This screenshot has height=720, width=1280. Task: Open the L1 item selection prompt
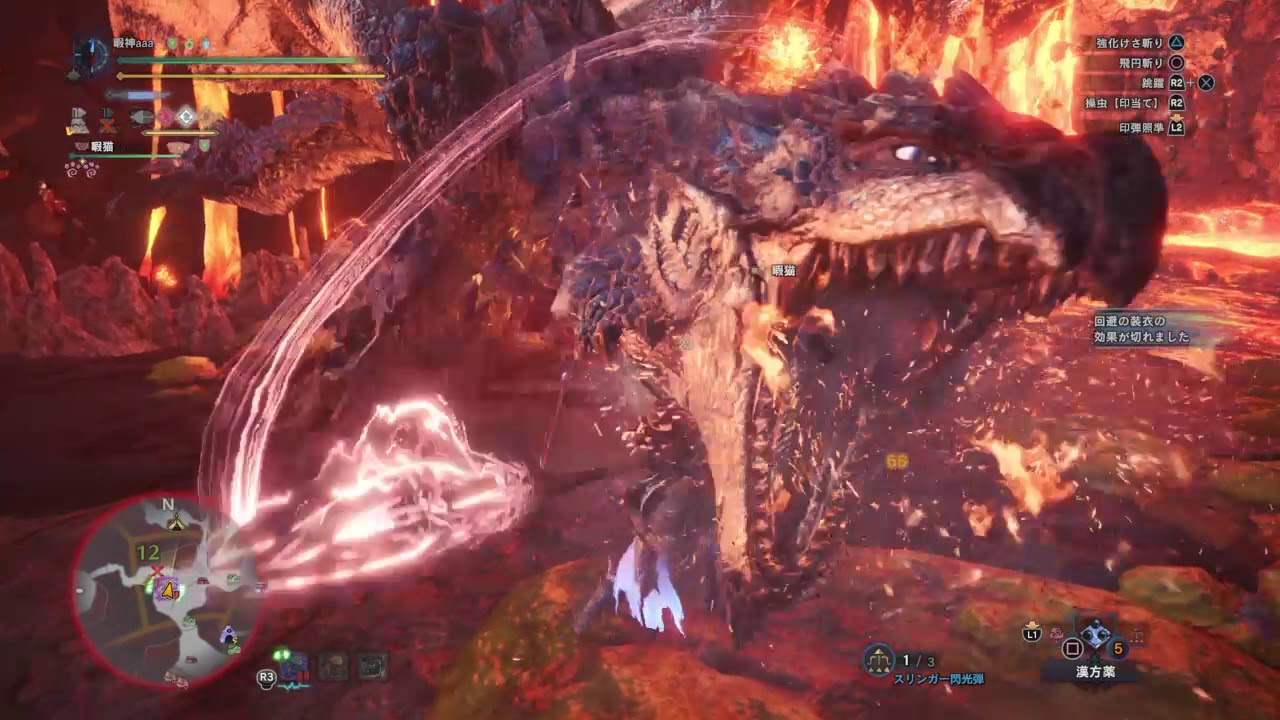(1030, 634)
